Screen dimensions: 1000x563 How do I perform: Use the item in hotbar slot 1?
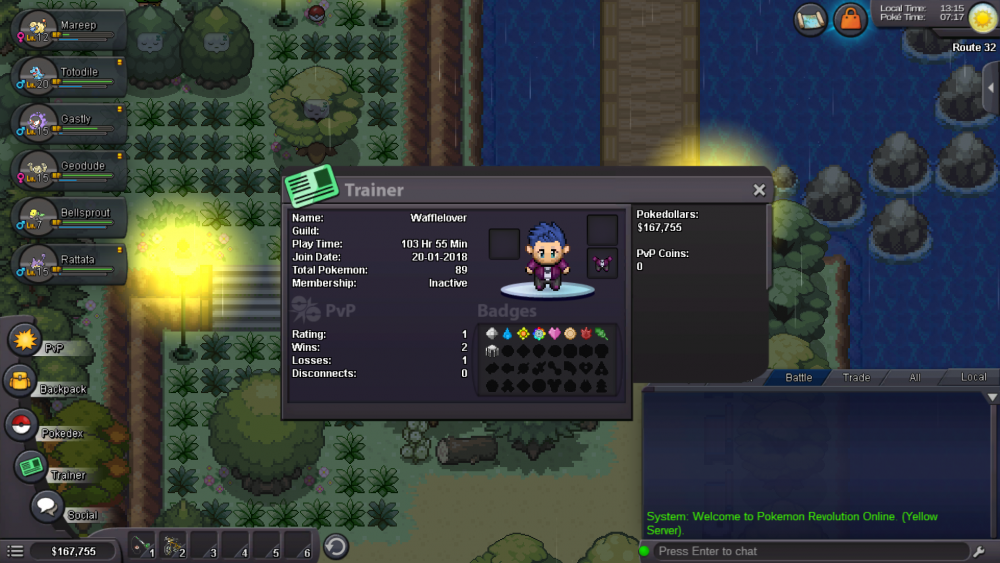(142, 546)
